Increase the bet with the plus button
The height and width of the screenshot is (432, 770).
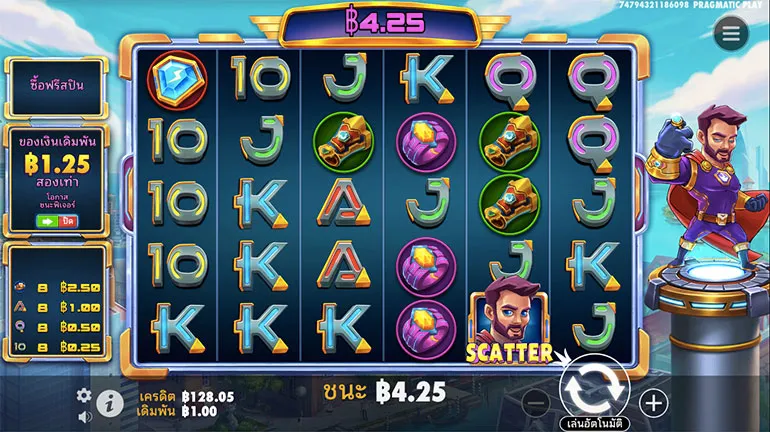[x=654, y=403]
